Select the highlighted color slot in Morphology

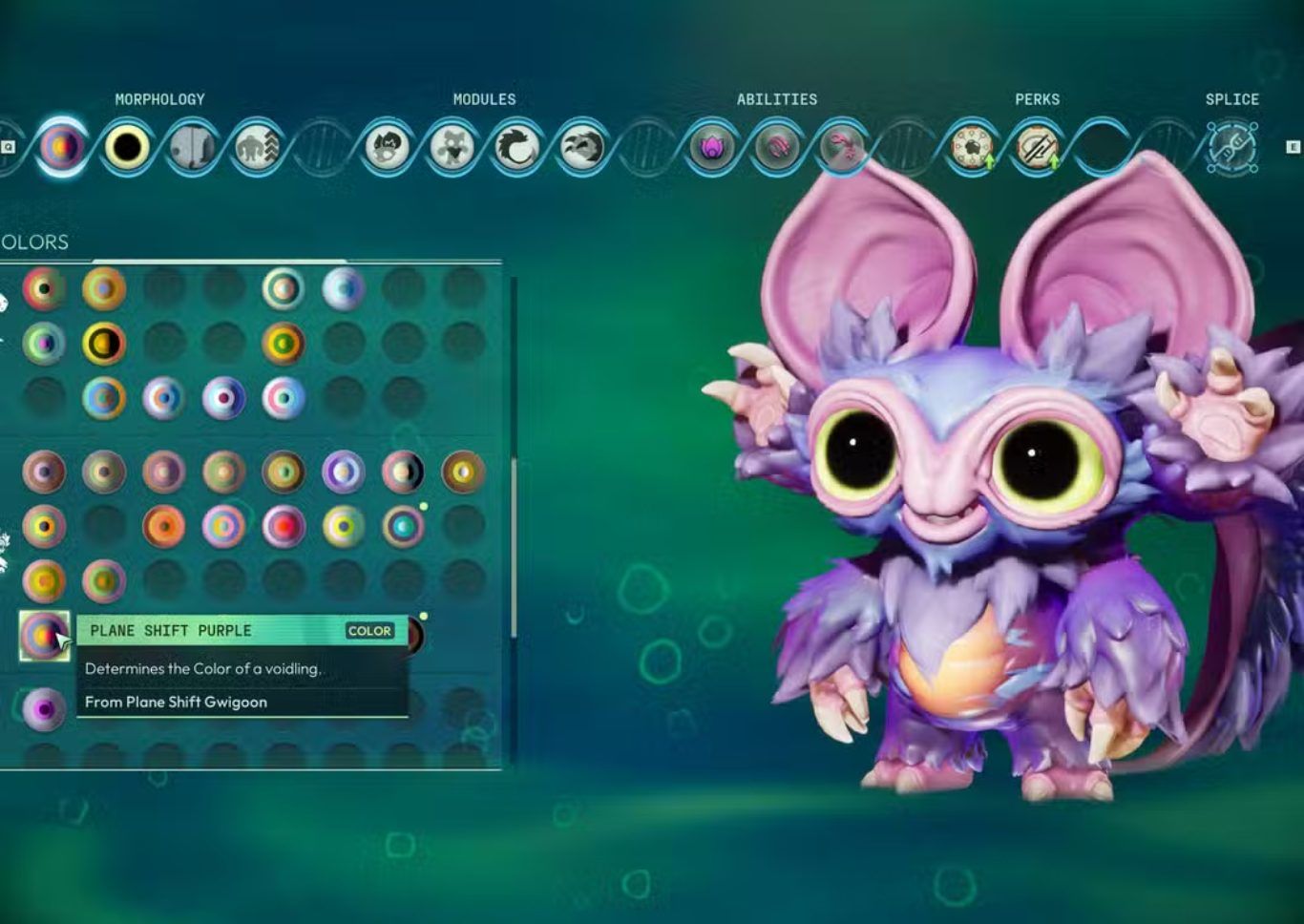click(62, 147)
